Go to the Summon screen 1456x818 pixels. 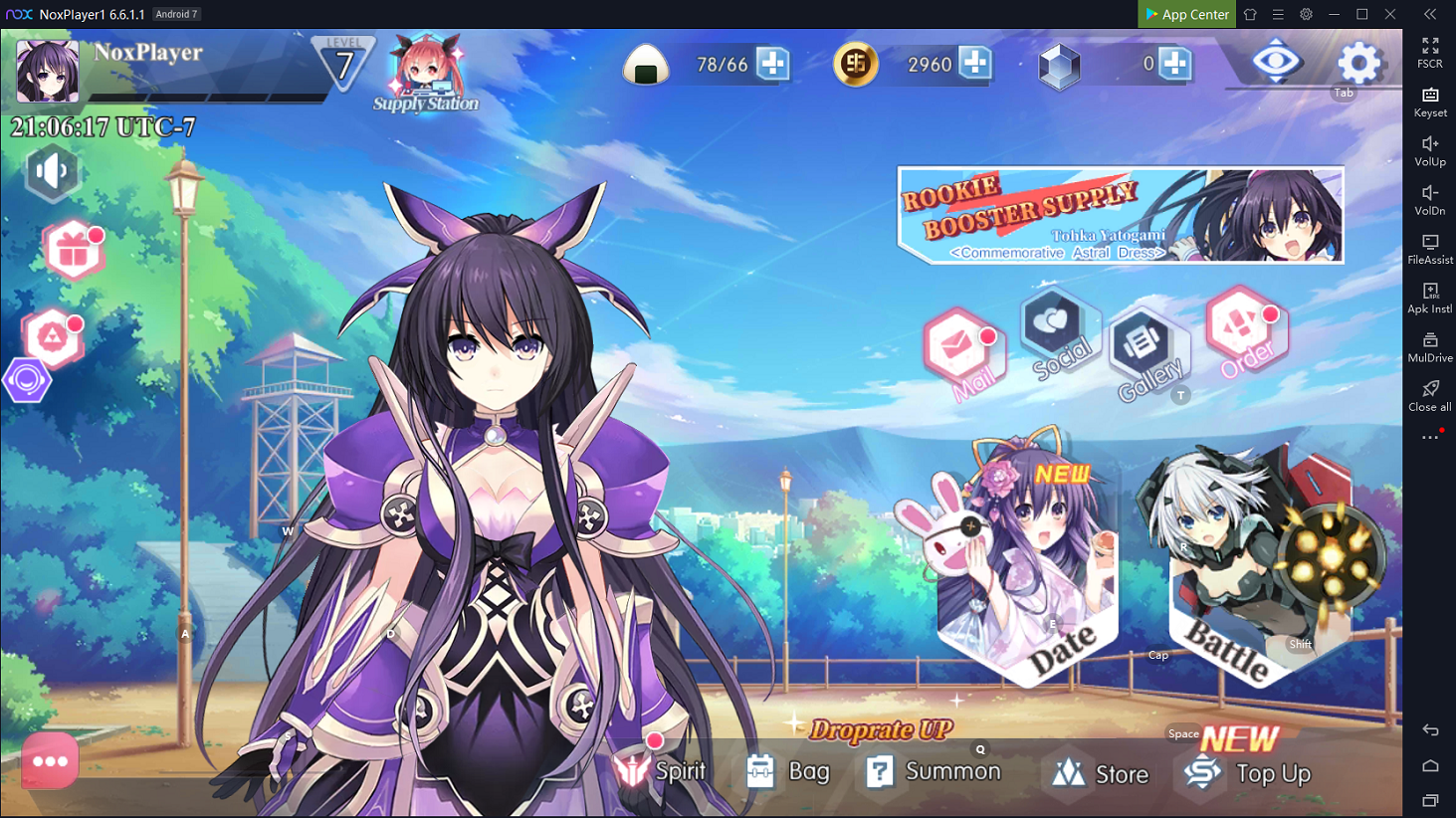pos(934,771)
